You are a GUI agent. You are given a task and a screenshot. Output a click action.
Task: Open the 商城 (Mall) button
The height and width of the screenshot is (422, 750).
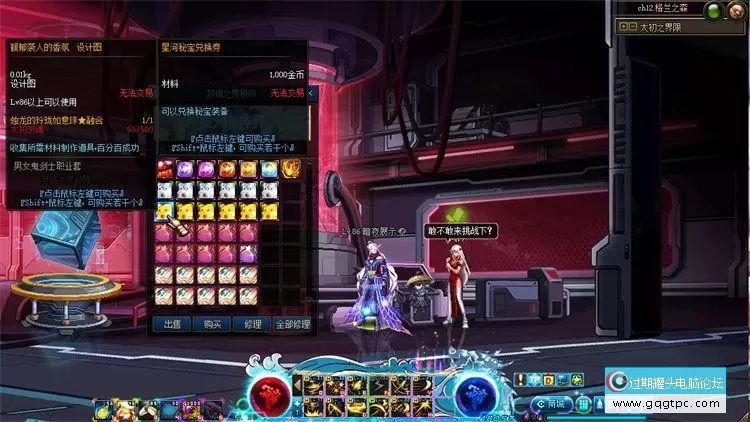coord(556,404)
